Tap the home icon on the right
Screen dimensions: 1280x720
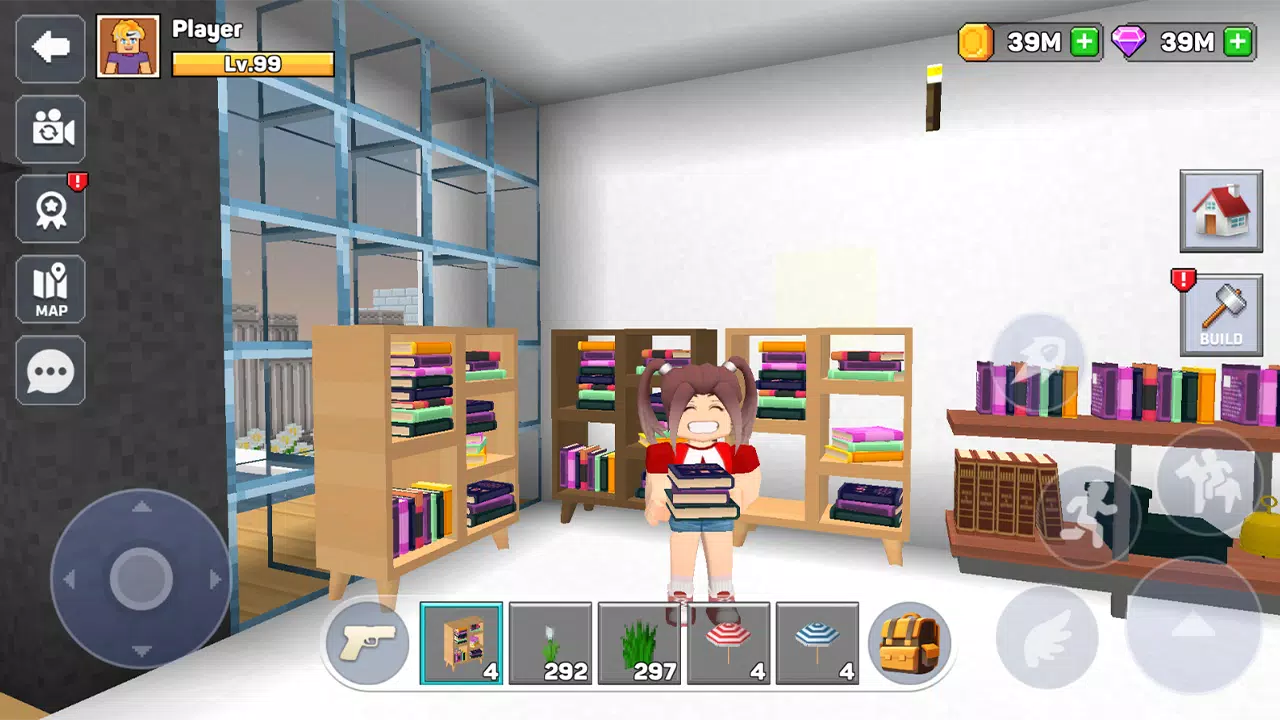pyautogui.click(x=1221, y=211)
